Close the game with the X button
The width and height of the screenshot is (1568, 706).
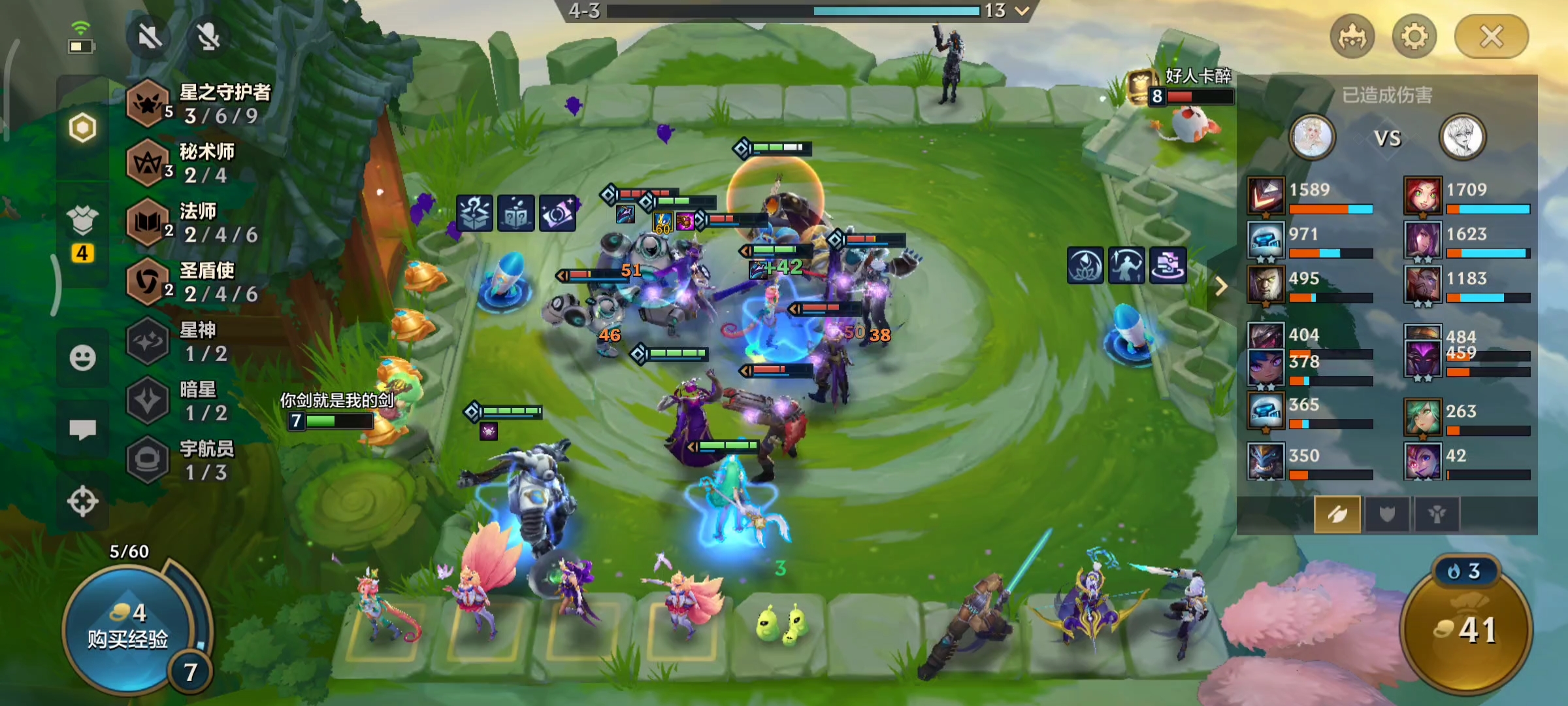coord(1491,37)
